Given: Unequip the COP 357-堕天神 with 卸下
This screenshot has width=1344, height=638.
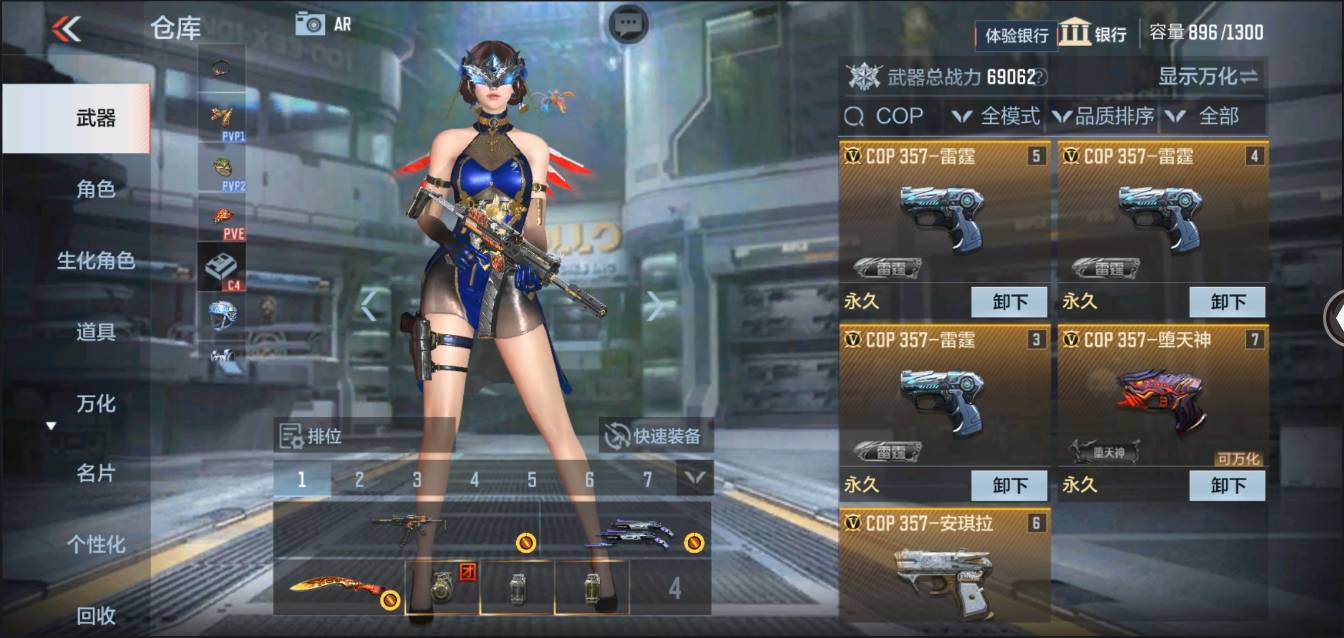Looking at the screenshot, I should (1227, 485).
